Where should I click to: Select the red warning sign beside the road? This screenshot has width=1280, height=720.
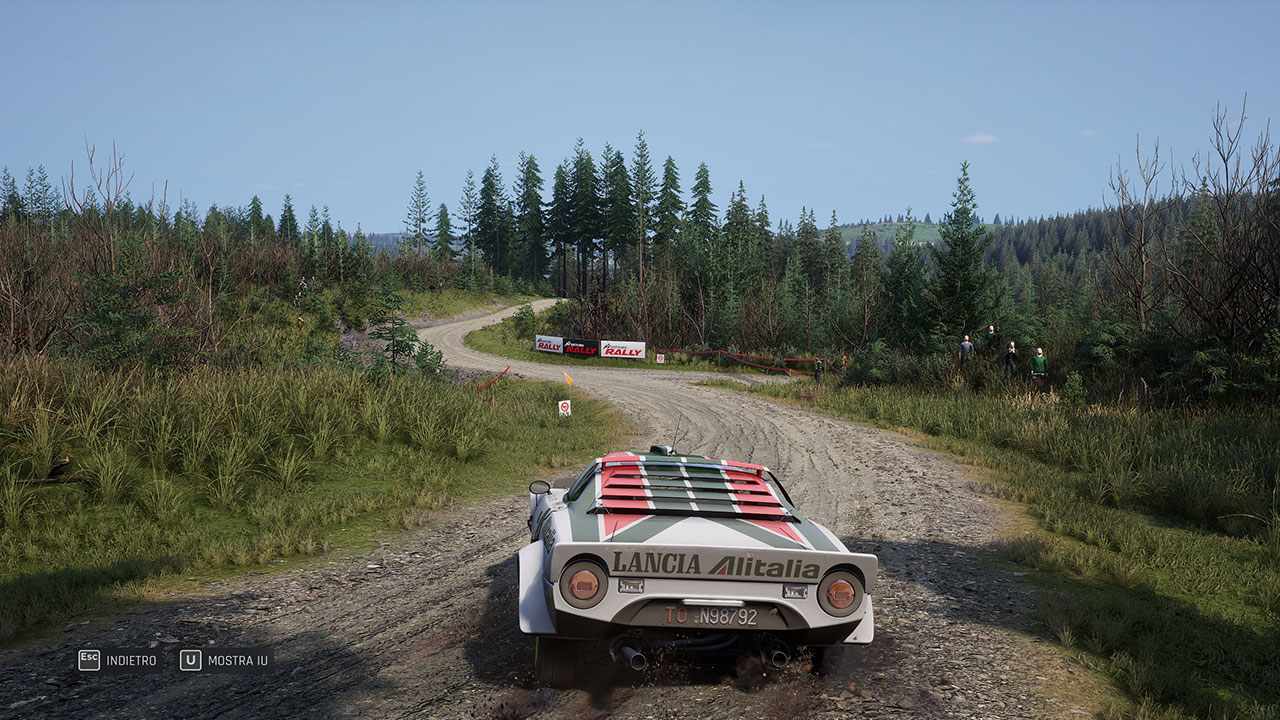coord(564,407)
